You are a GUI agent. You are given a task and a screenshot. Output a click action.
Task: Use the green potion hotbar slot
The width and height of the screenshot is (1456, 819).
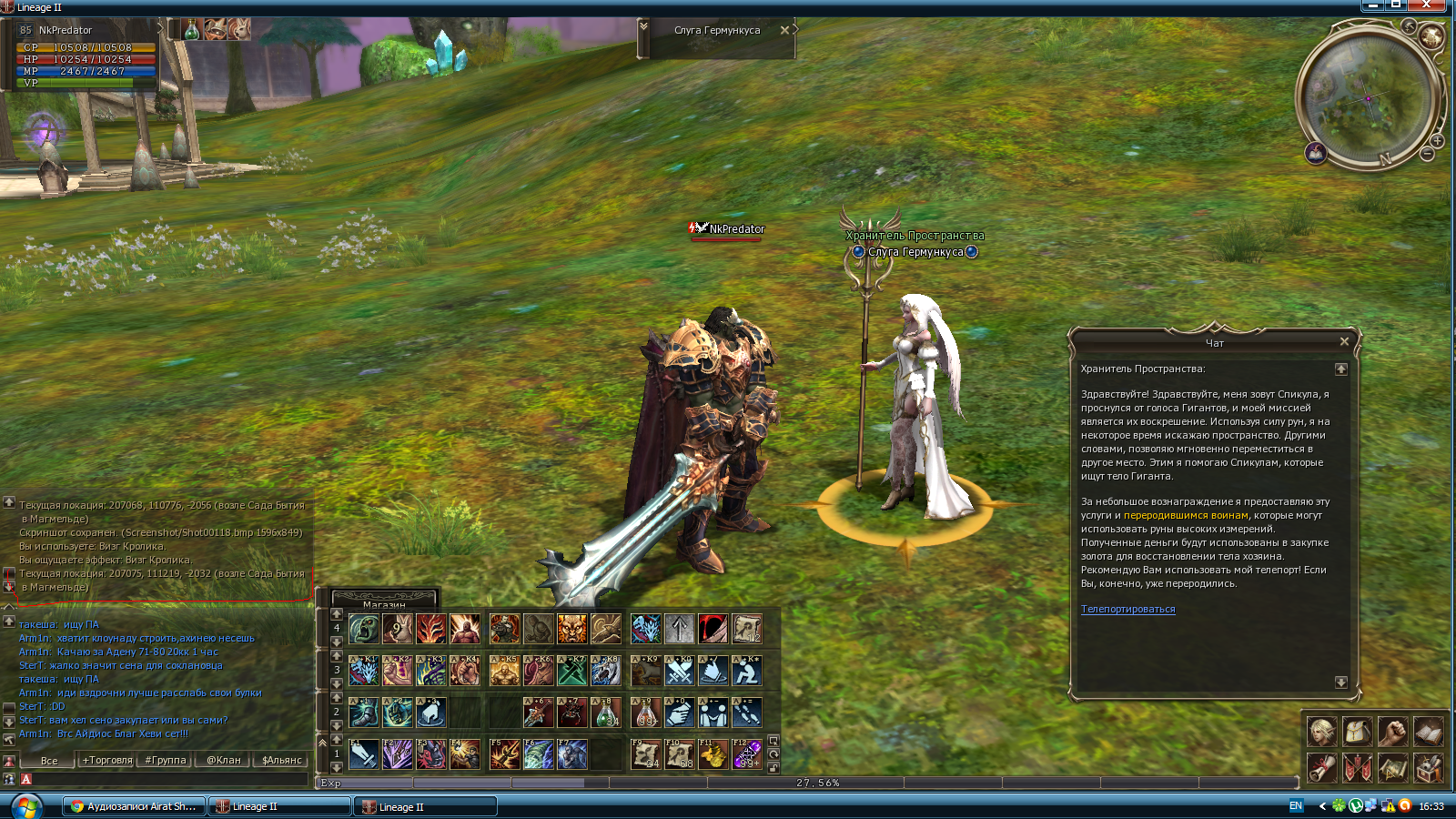(x=606, y=713)
